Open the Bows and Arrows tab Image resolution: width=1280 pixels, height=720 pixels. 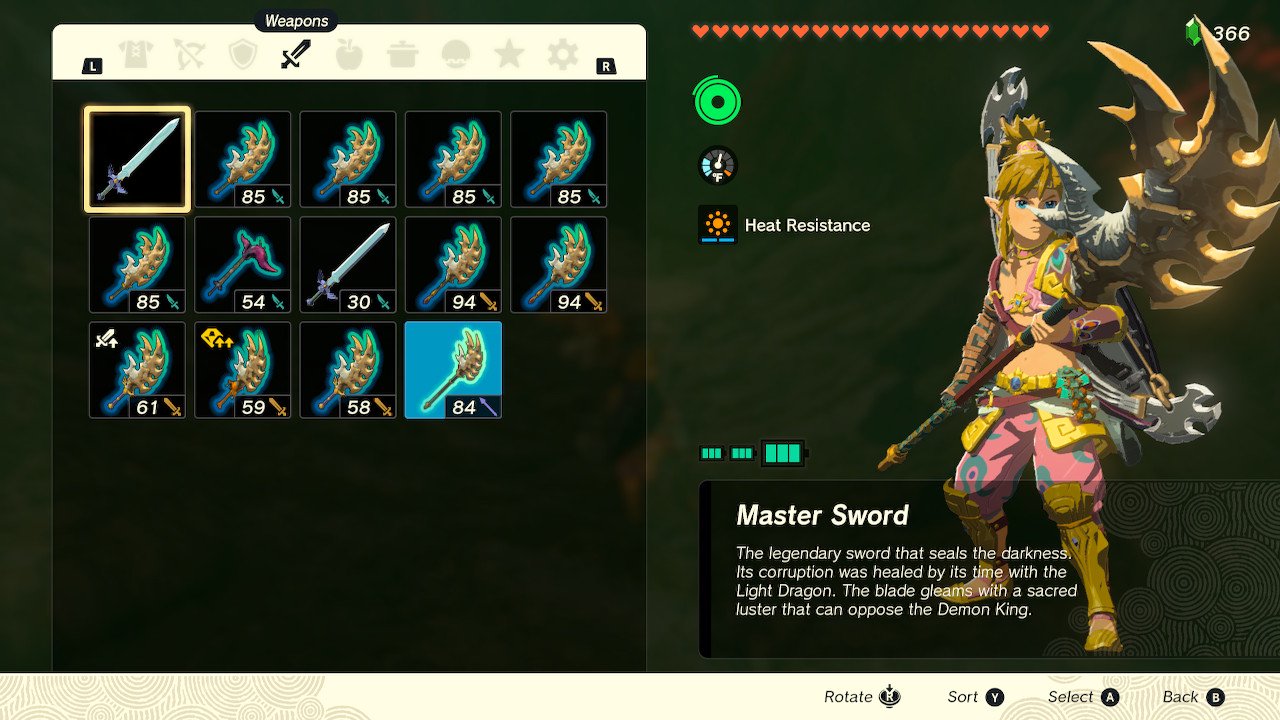tap(189, 55)
